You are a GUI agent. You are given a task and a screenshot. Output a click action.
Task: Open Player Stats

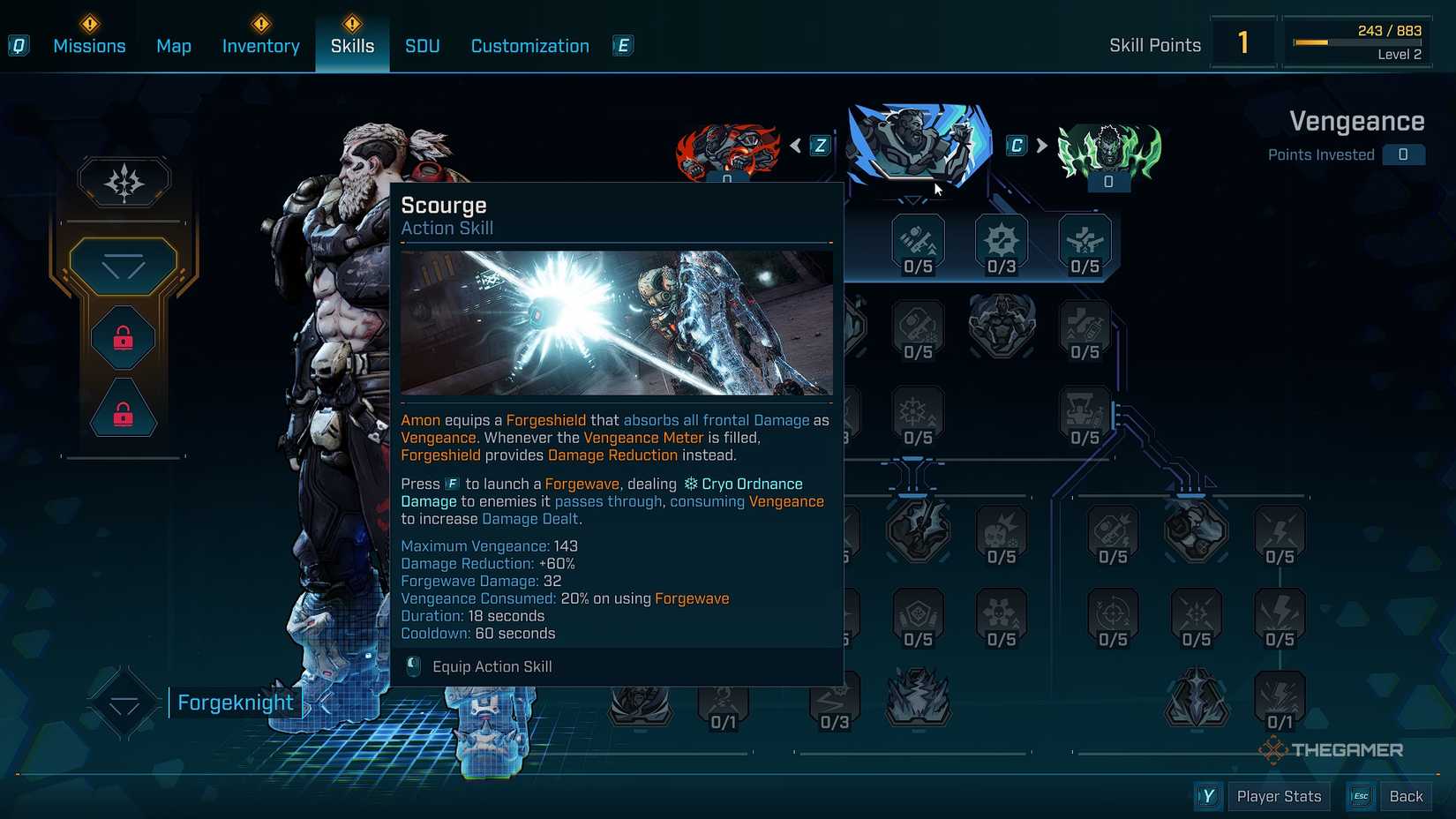1279,795
